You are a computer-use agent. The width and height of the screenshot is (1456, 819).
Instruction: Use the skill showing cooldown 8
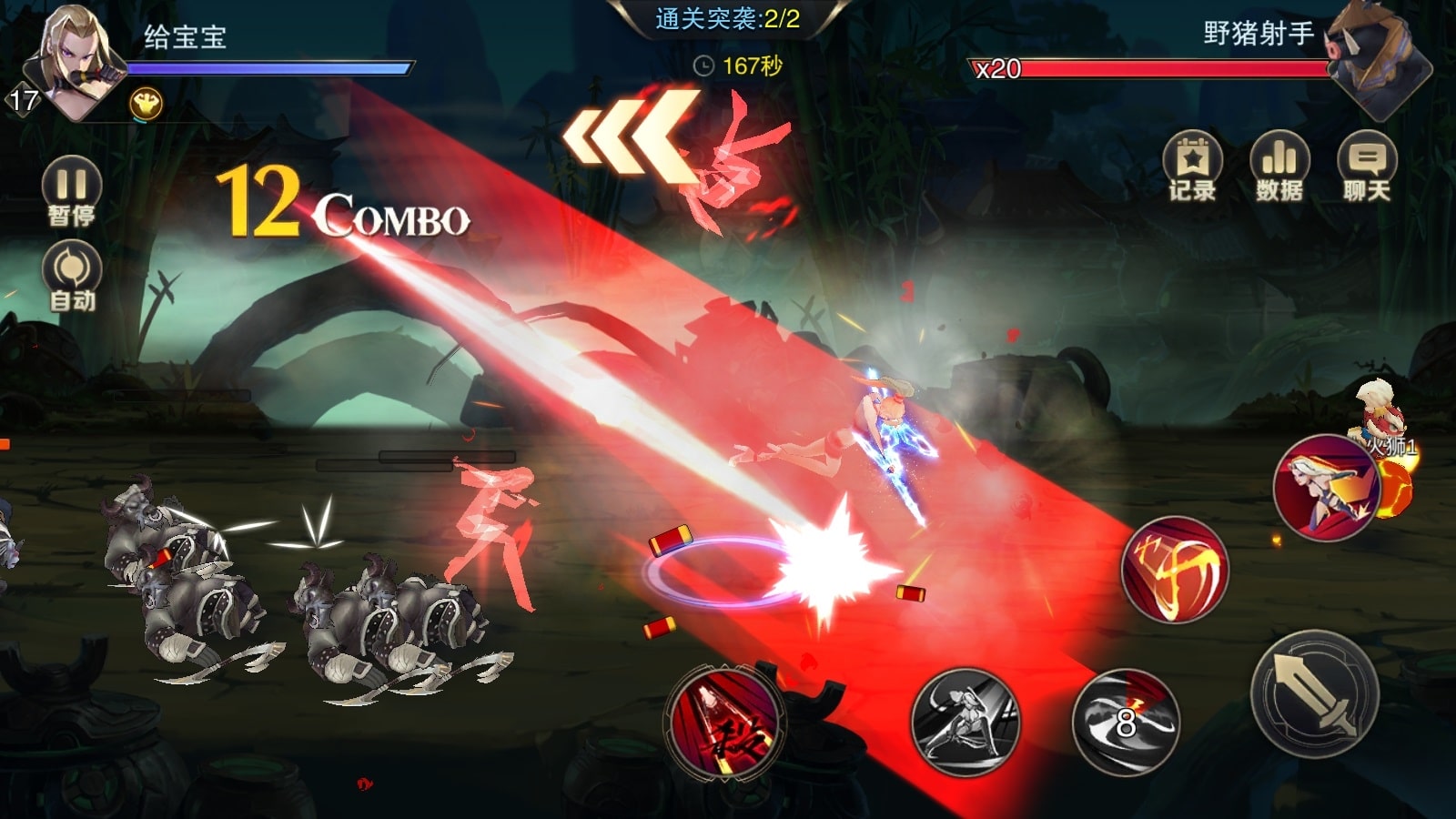[1126, 721]
